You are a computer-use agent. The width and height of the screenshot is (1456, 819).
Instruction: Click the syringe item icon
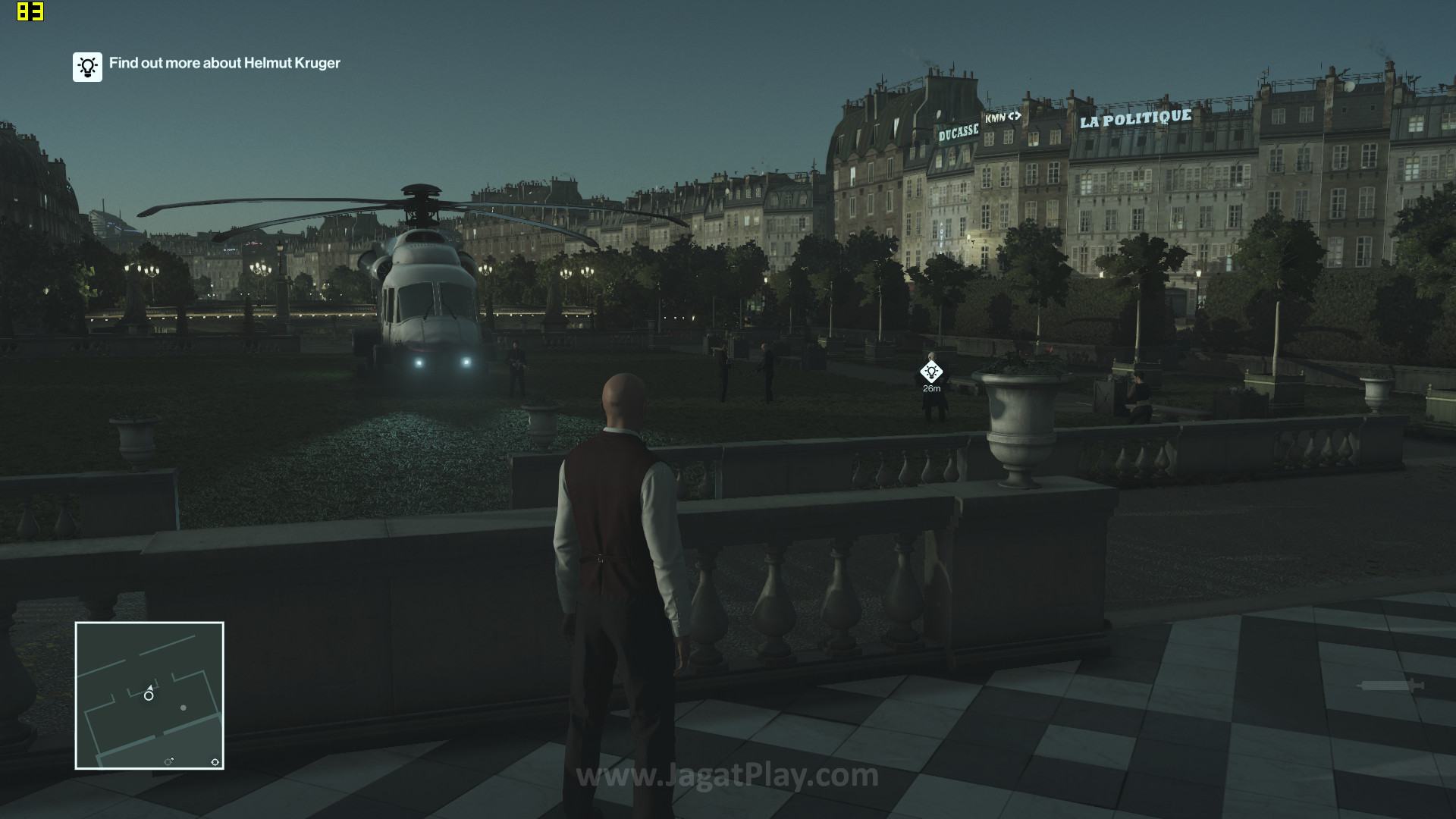click(1392, 686)
